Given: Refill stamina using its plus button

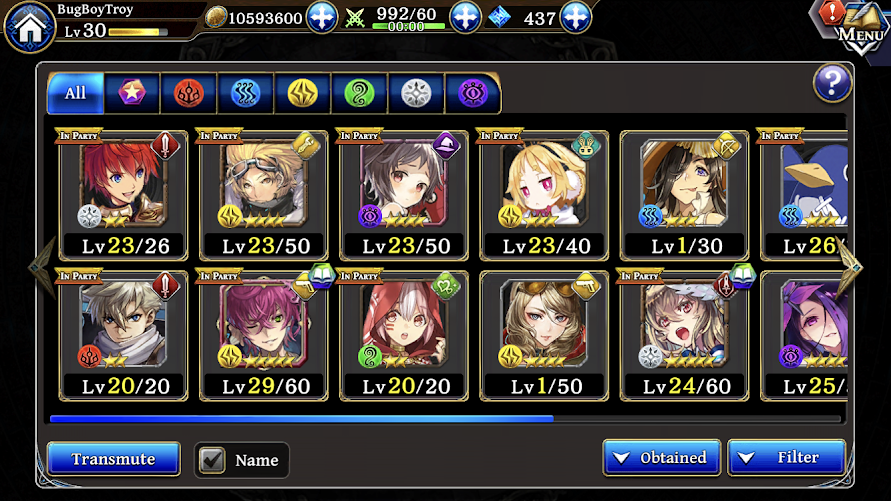Looking at the screenshot, I should tap(466, 17).
